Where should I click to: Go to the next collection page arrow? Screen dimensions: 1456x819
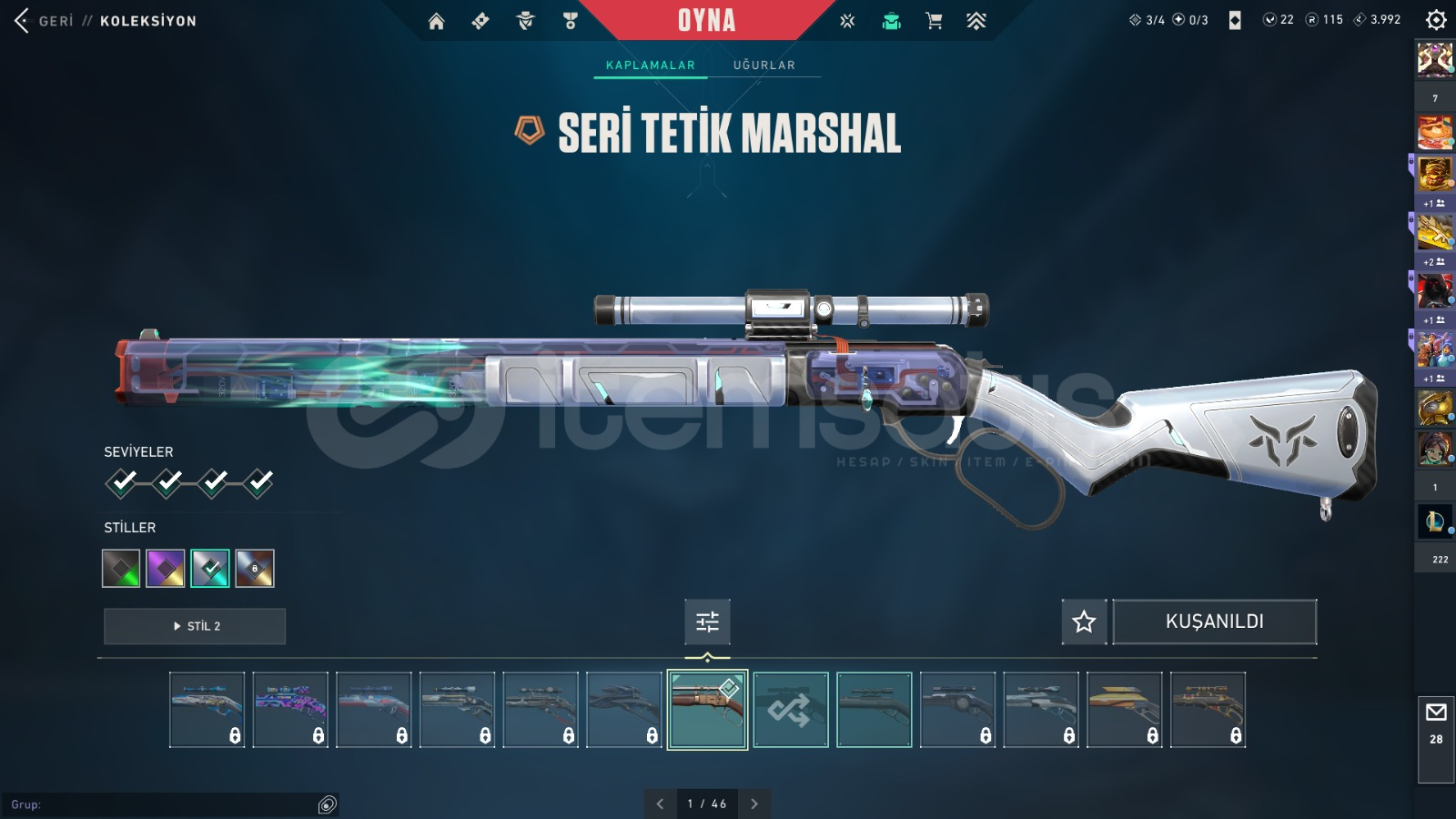(754, 804)
